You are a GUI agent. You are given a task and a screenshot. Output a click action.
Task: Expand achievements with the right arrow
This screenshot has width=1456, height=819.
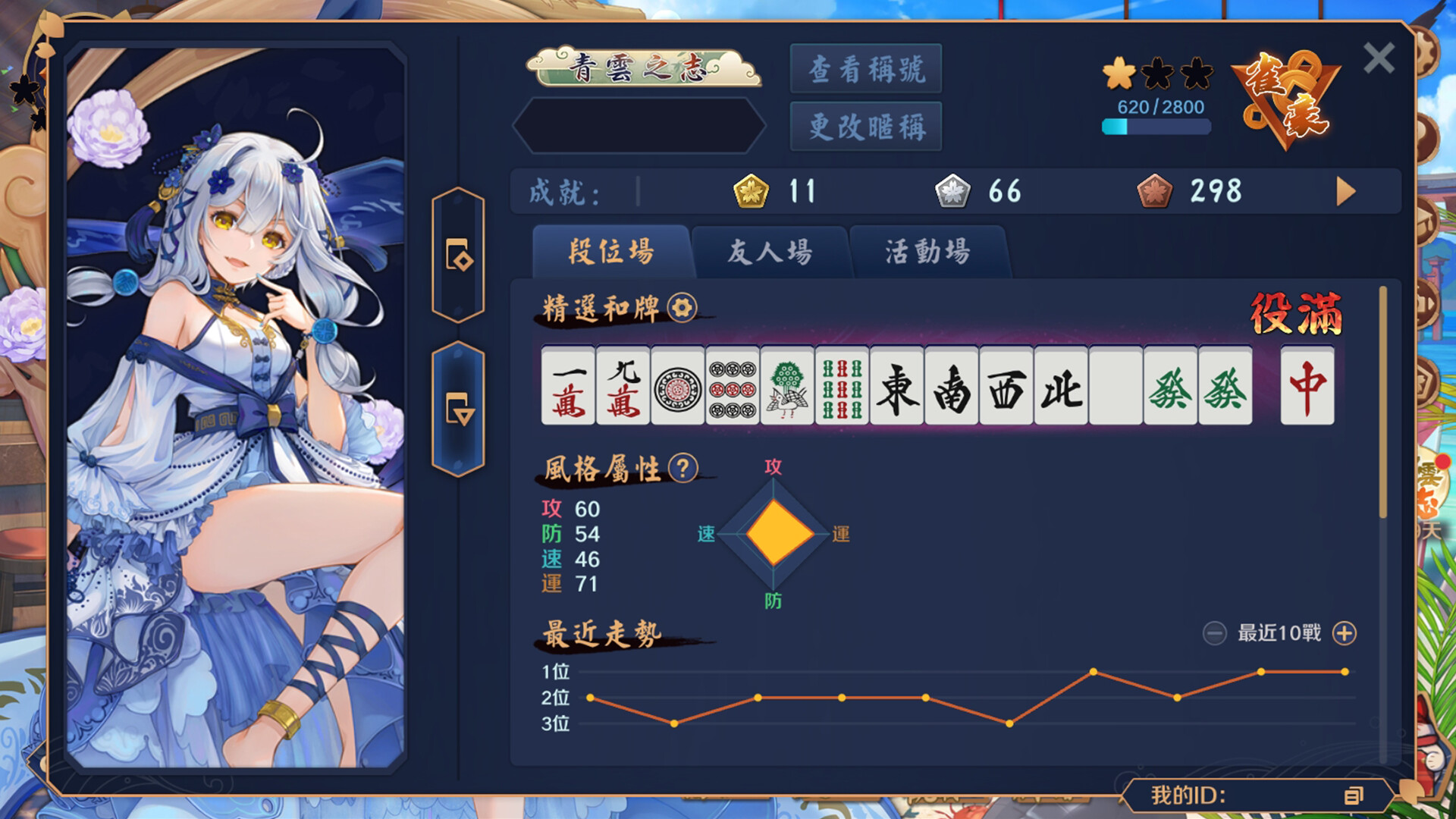[x=1344, y=191]
